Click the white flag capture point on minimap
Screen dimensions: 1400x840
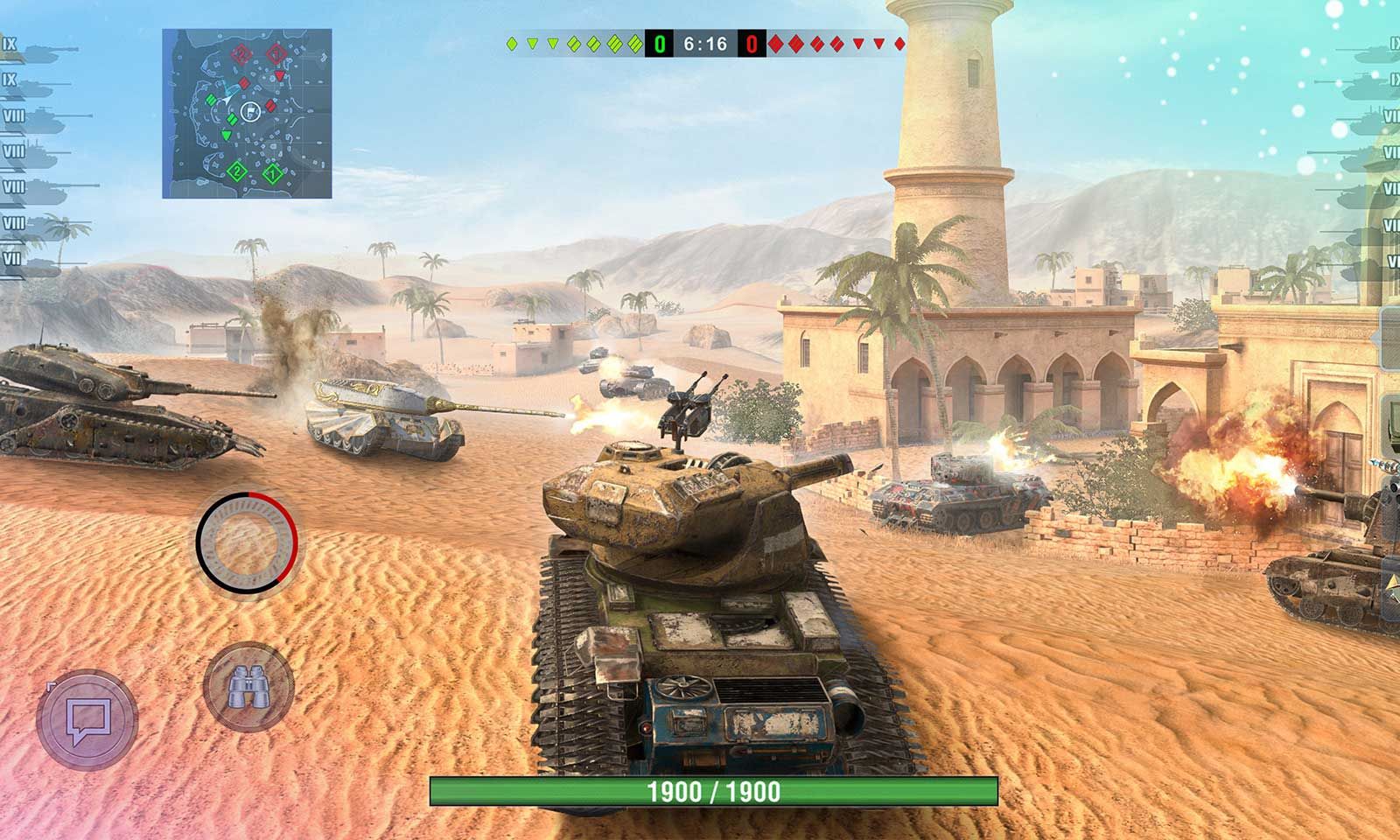(x=251, y=110)
